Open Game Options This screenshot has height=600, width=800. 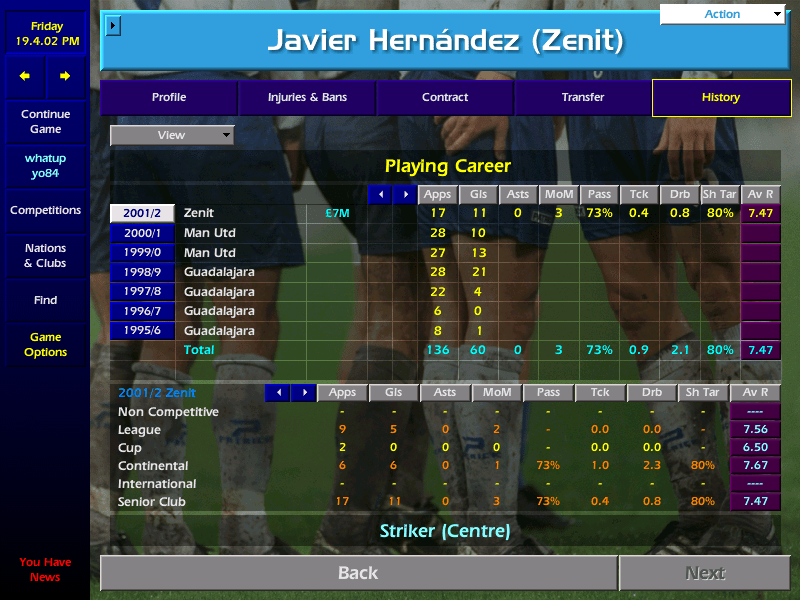pyautogui.click(x=45, y=345)
